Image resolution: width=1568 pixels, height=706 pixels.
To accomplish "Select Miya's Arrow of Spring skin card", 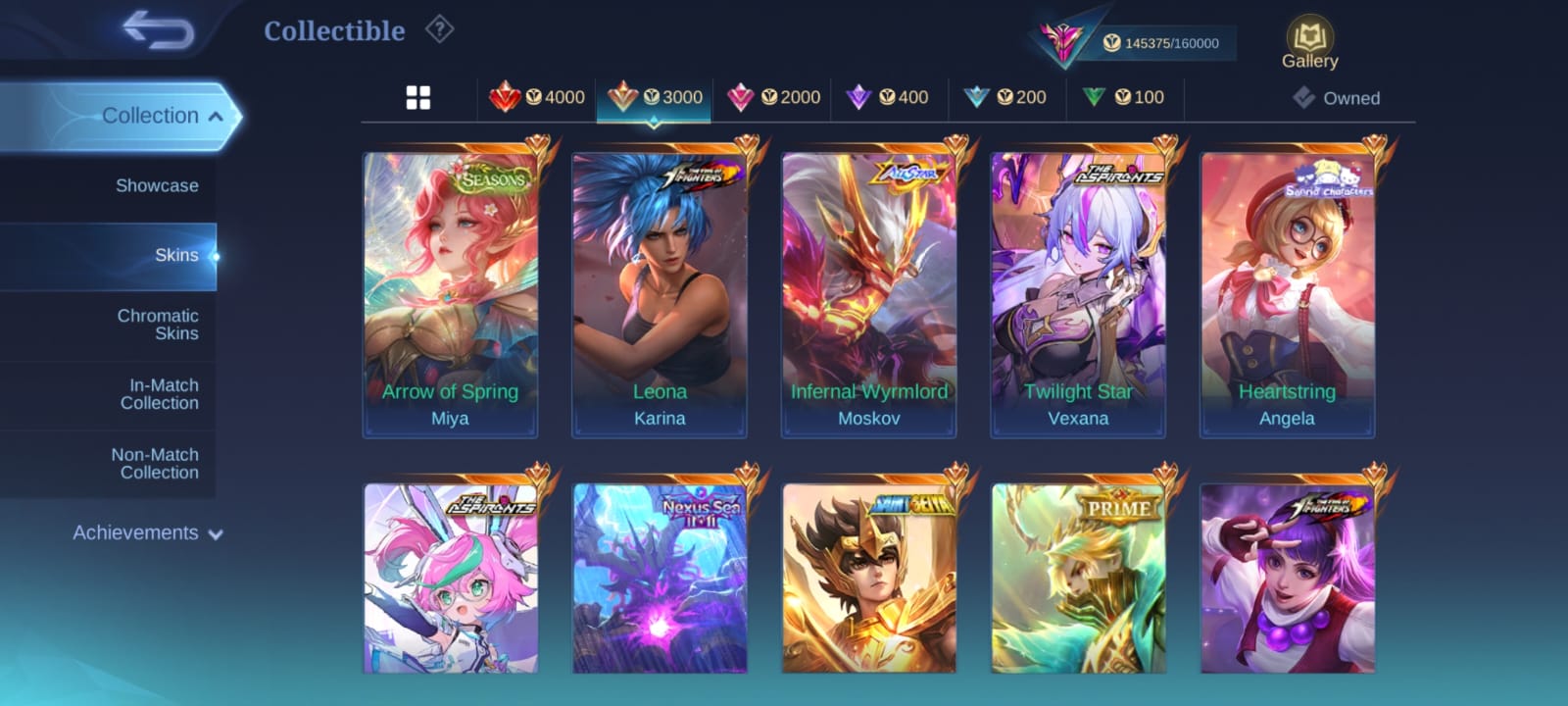I will click(x=451, y=294).
